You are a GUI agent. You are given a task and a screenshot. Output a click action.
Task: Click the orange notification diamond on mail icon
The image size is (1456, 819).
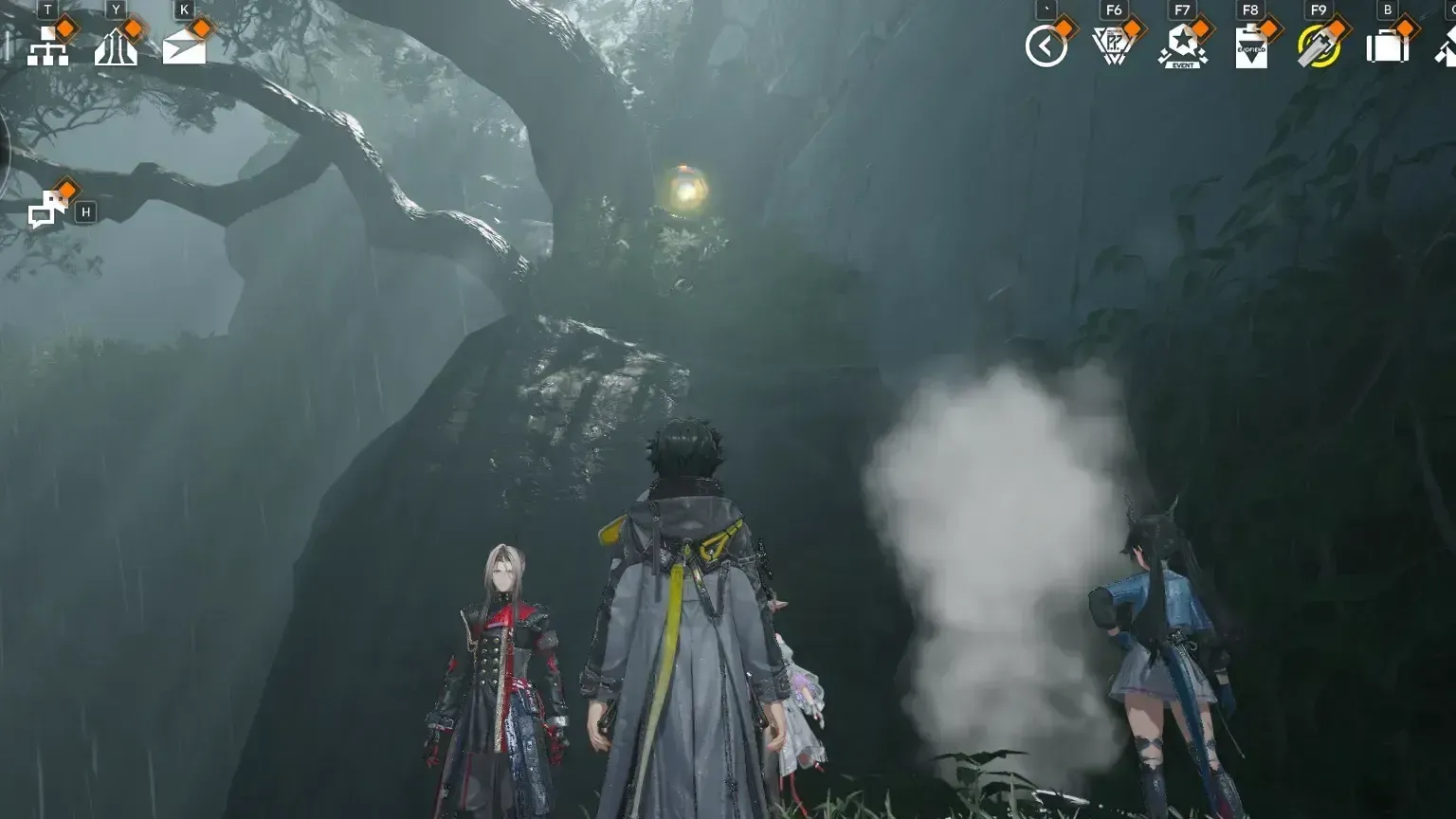coord(201,30)
